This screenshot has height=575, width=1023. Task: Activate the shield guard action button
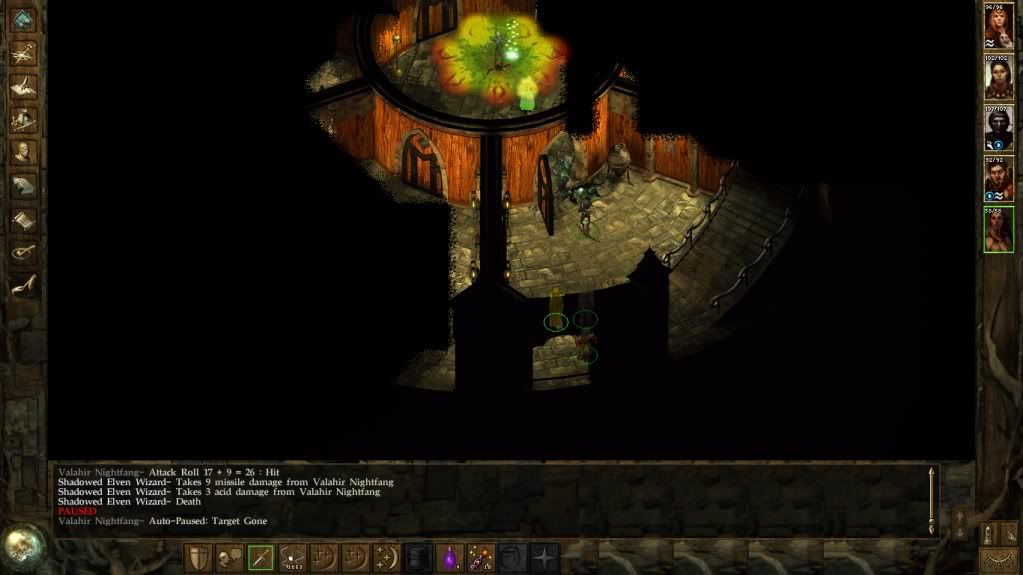pos(198,558)
